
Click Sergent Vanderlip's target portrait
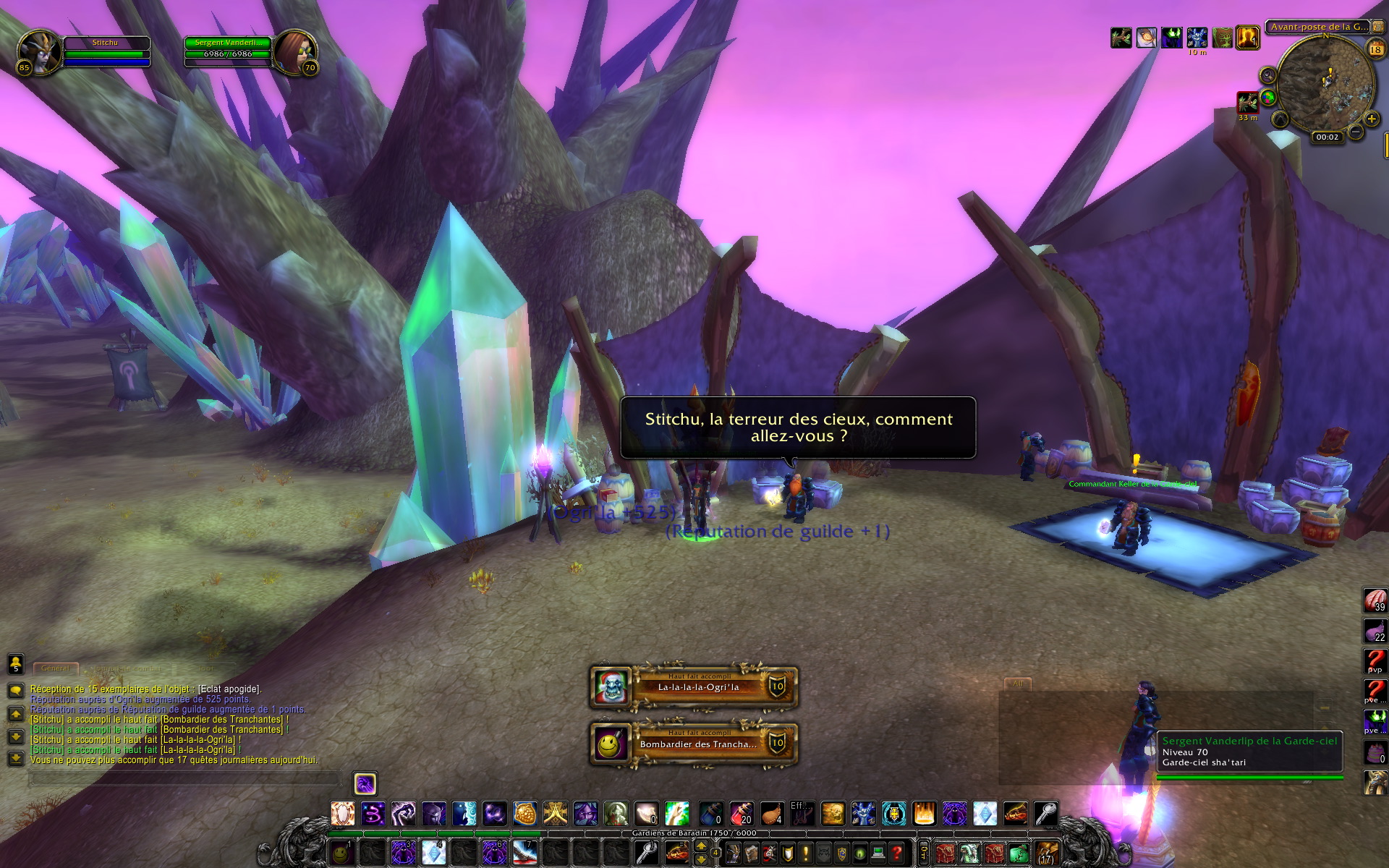pyautogui.click(x=295, y=53)
